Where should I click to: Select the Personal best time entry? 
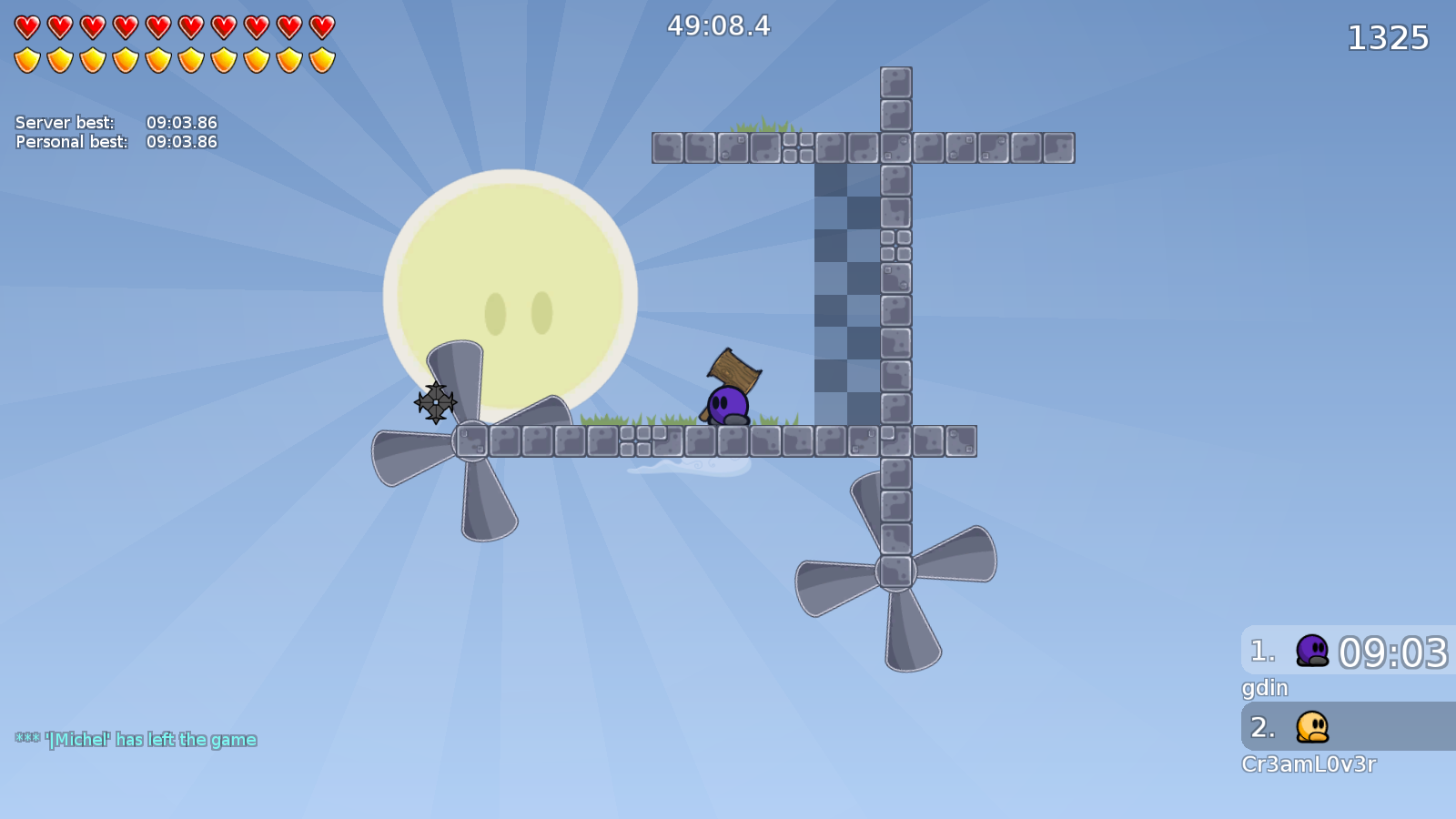point(116,142)
